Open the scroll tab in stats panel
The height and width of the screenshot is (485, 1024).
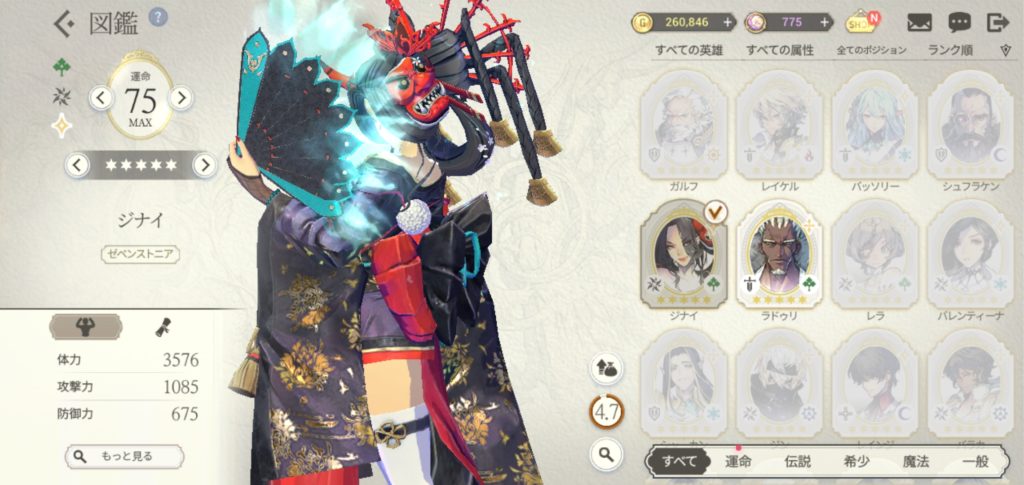pyautogui.click(x=160, y=326)
